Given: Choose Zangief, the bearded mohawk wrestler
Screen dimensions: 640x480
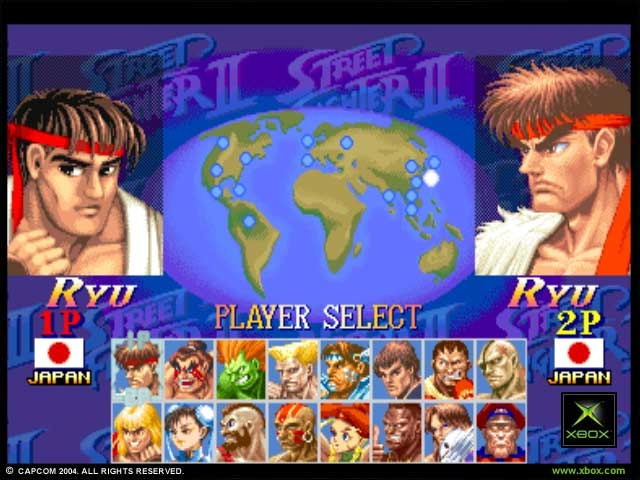Looking at the screenshot, I should point(241,431).
